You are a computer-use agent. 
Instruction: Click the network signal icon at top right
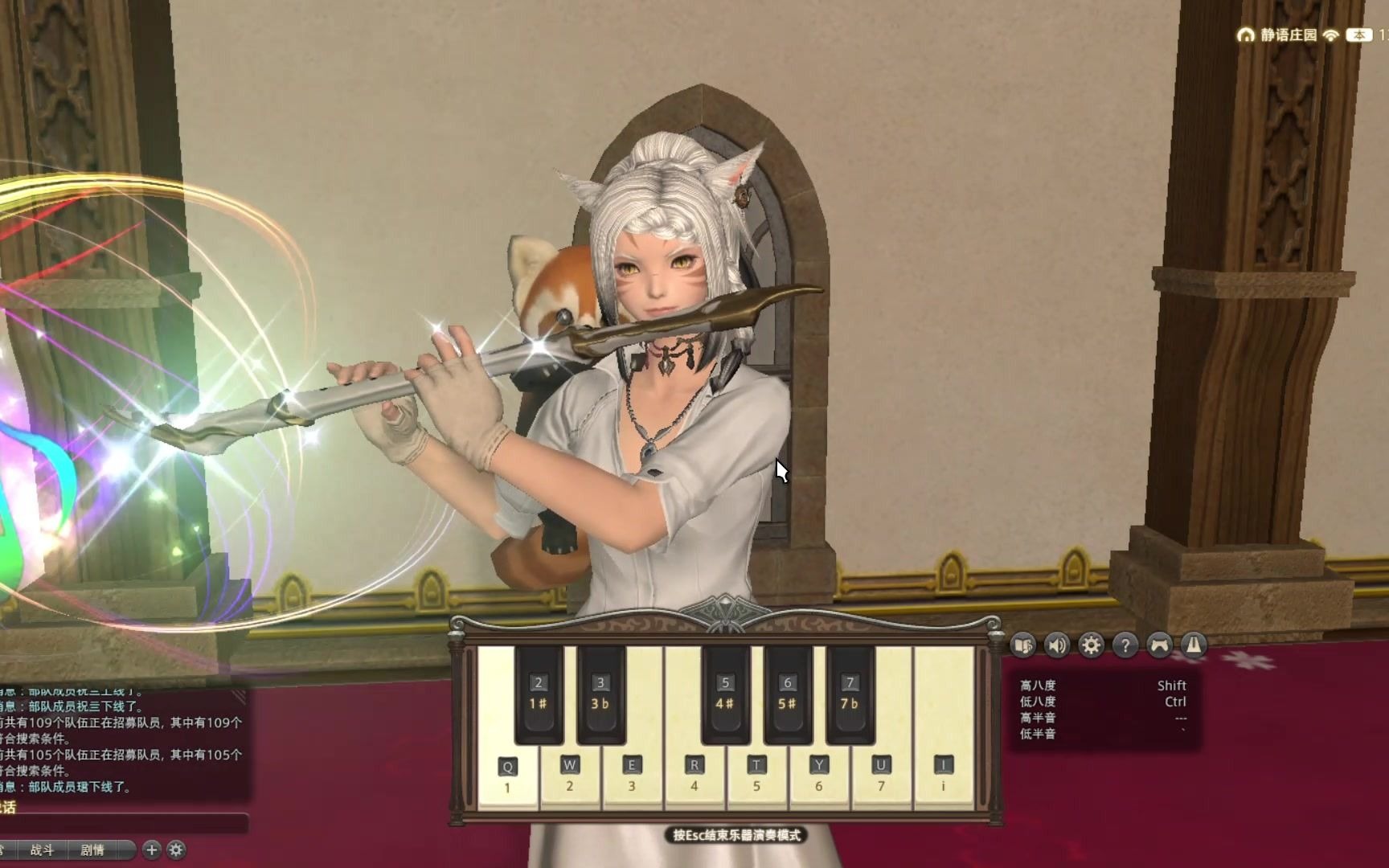pos(1330,35)
